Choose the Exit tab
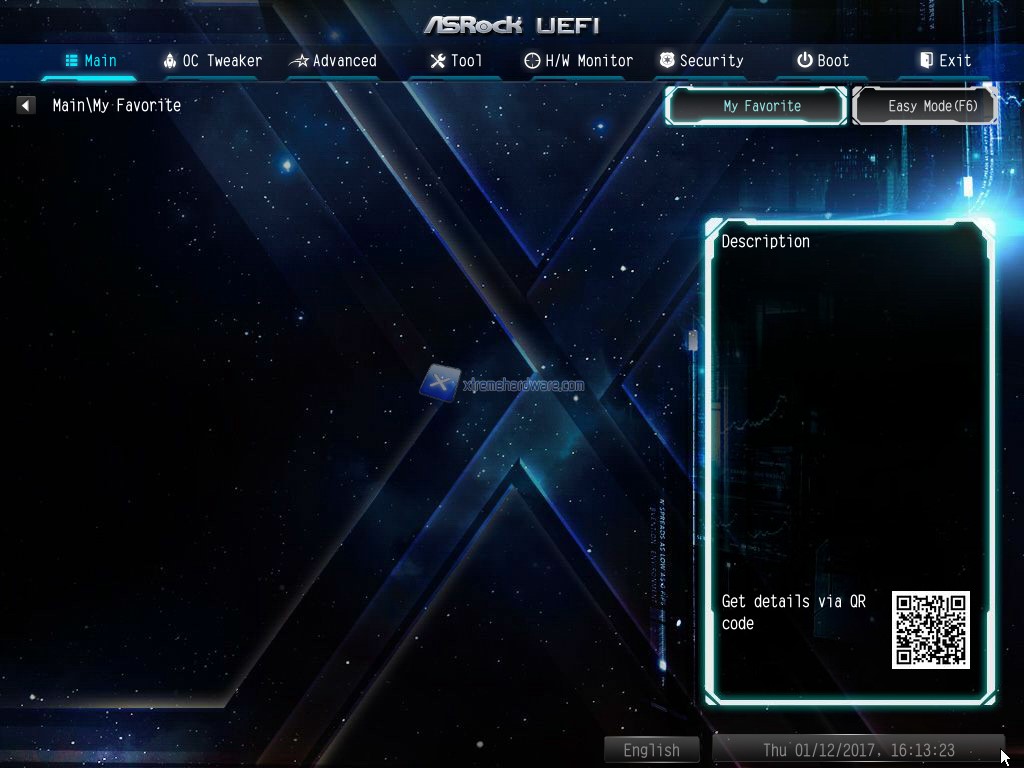This screenshot has width=1024, height=768. [945, 61]
